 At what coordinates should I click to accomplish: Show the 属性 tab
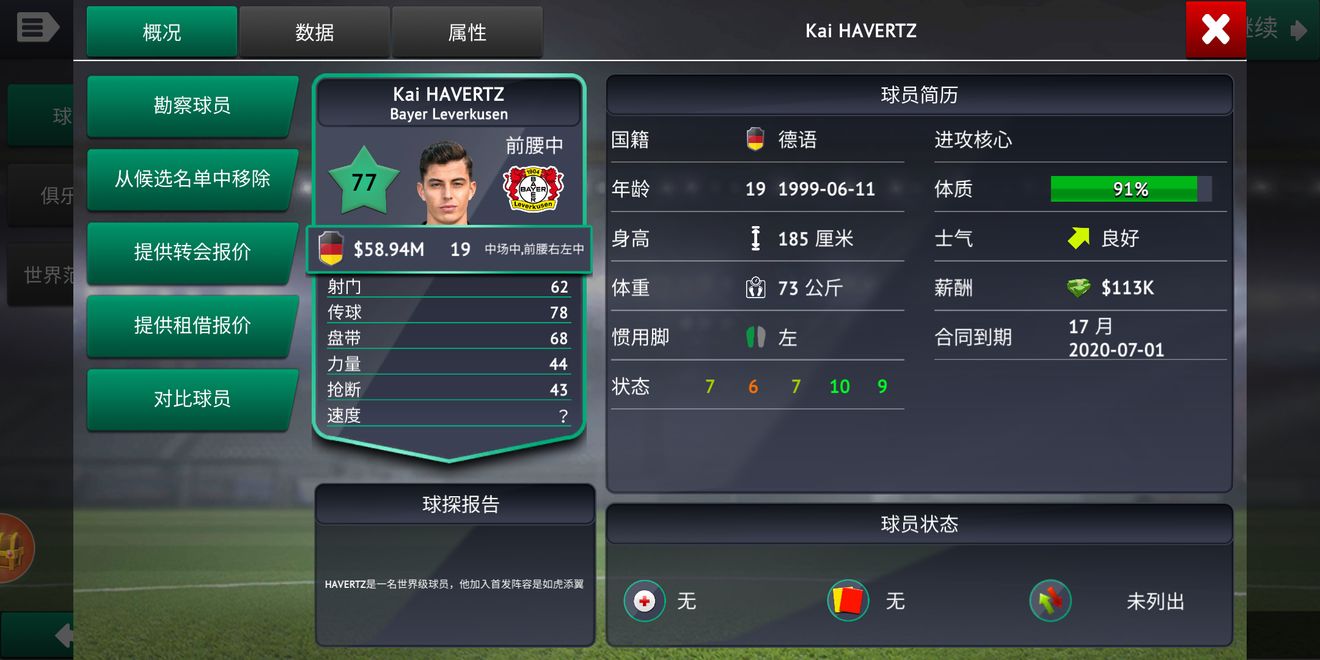click(x=467, y=32)
